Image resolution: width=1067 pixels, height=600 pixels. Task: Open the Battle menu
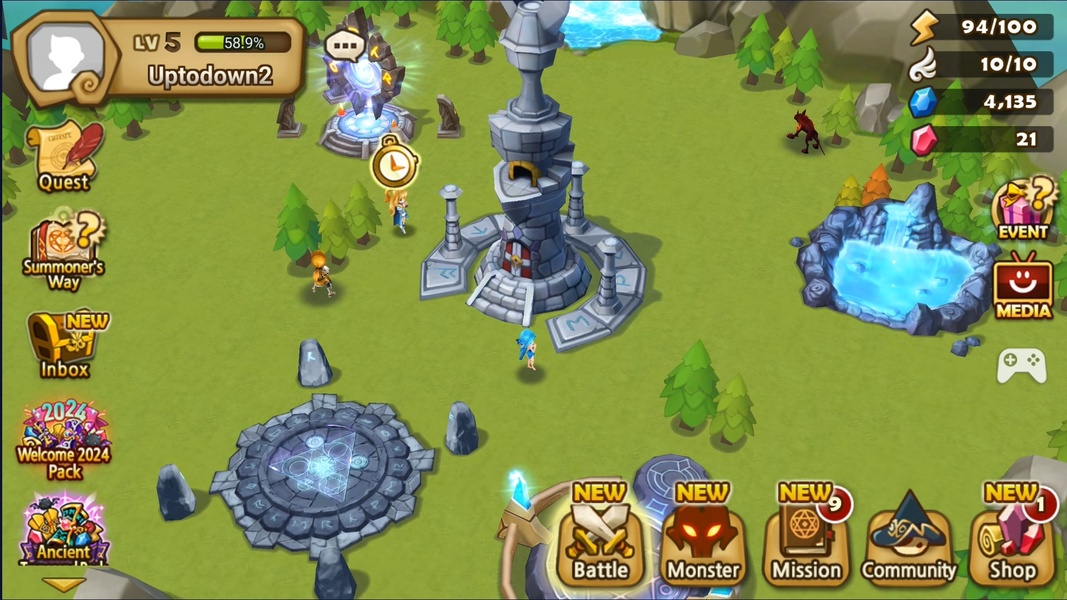click(600, 540)
